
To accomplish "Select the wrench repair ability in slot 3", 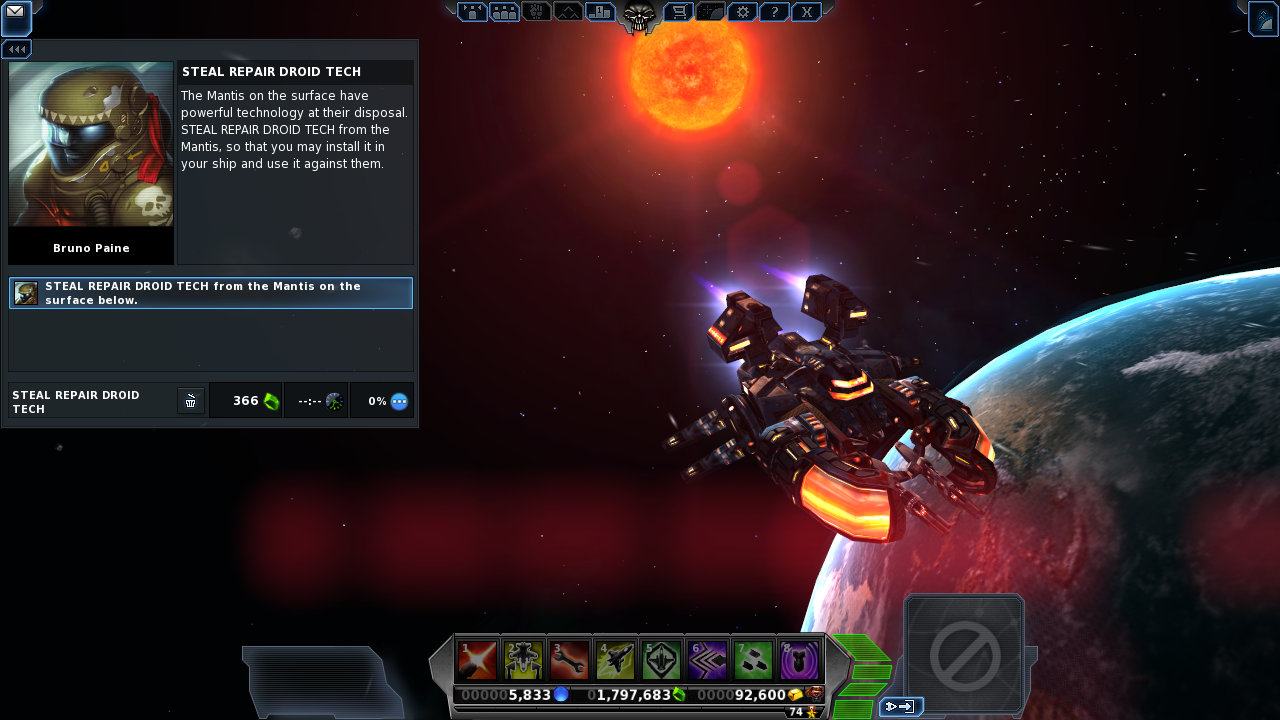I will tap(569, 660).
